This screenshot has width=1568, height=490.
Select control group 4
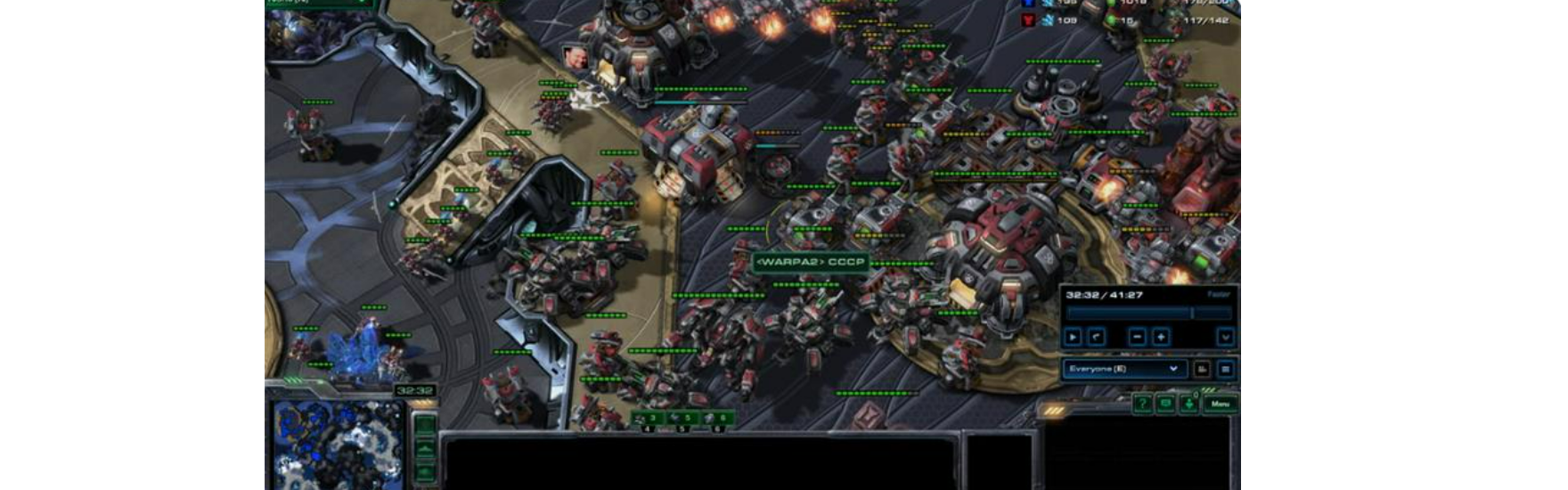click(x=648, y=418)
